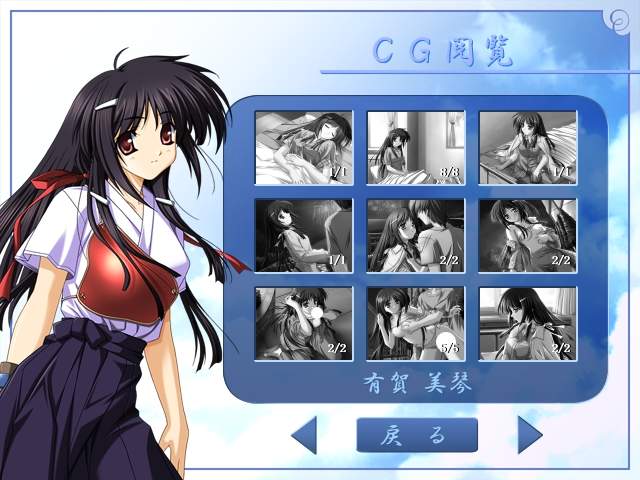Go to previous gallery page with left arrow
This screenshot has width=640, height=480.
(x=304, y=435)
